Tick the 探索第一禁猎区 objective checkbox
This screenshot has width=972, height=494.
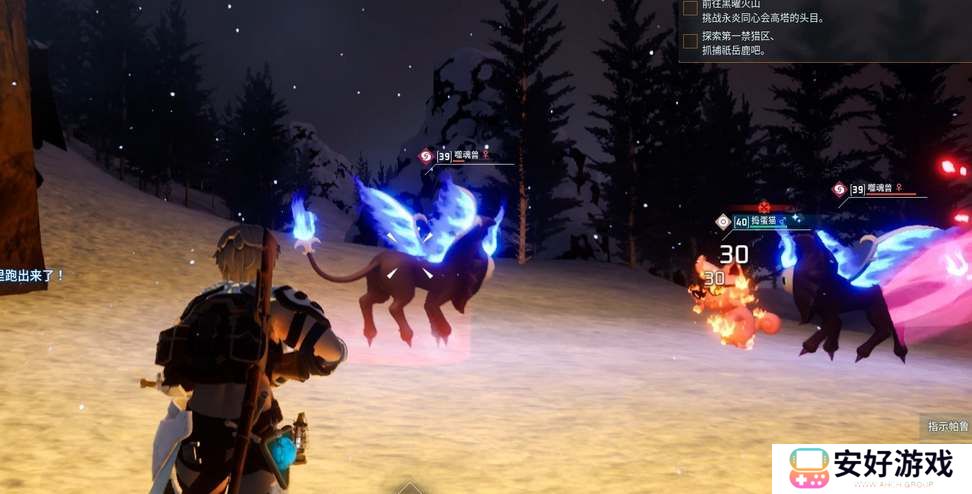pos(690,41)
